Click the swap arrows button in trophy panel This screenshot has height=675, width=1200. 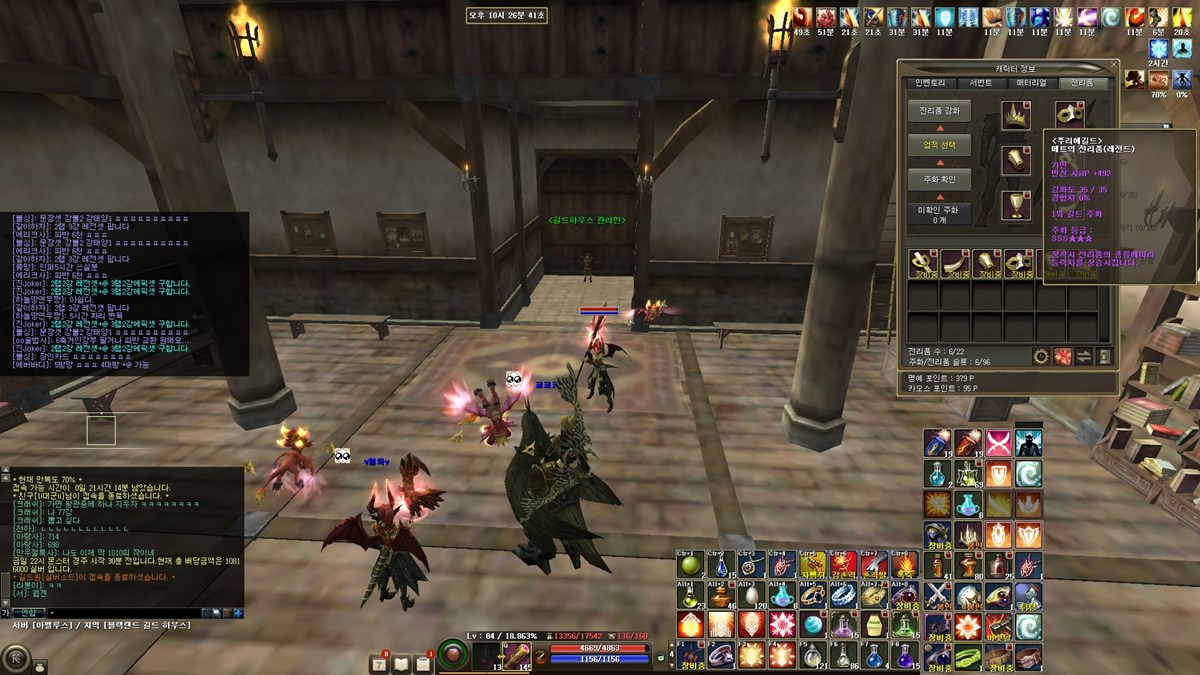1083,356
